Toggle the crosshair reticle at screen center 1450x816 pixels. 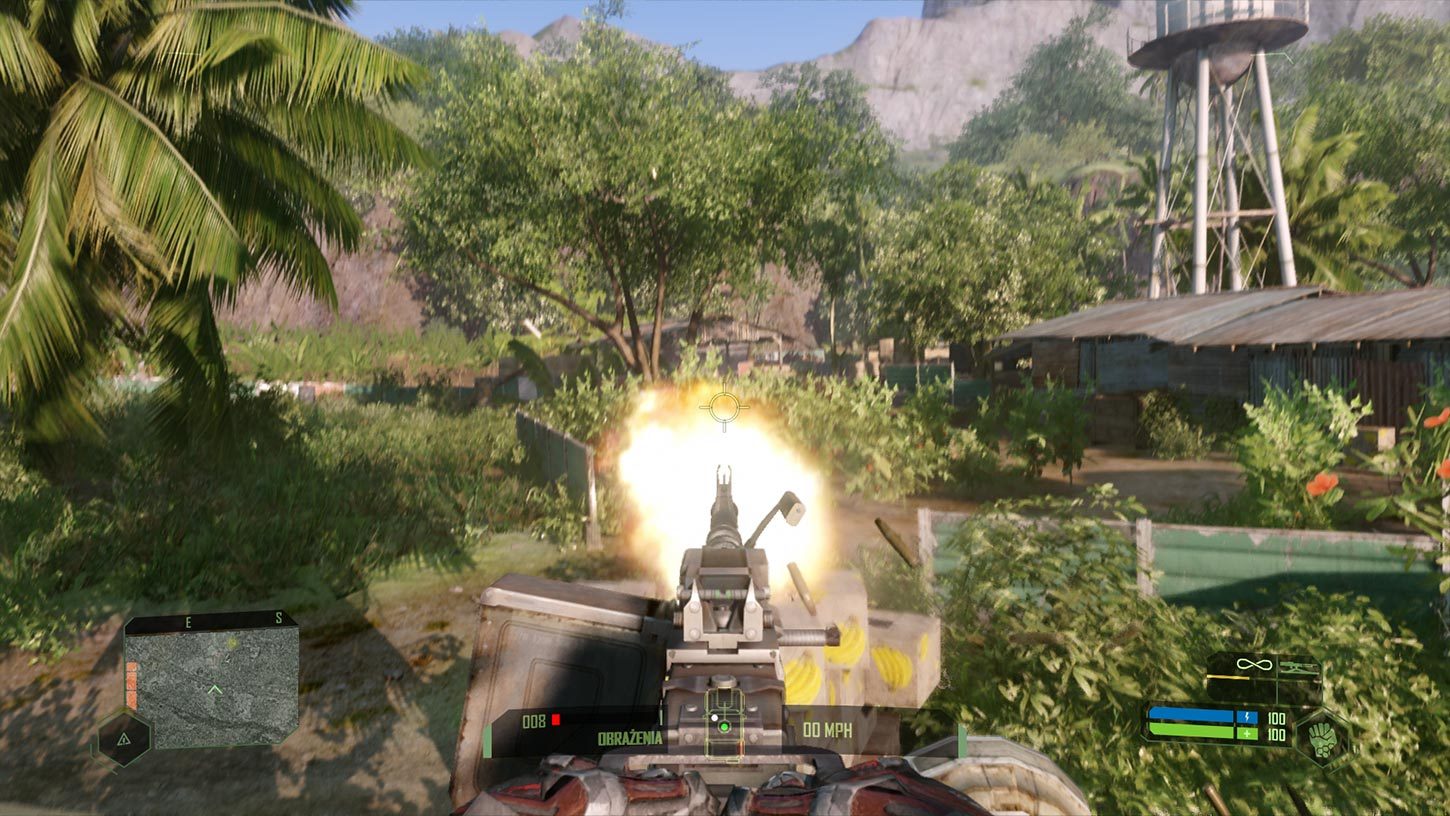coord(724,405)
